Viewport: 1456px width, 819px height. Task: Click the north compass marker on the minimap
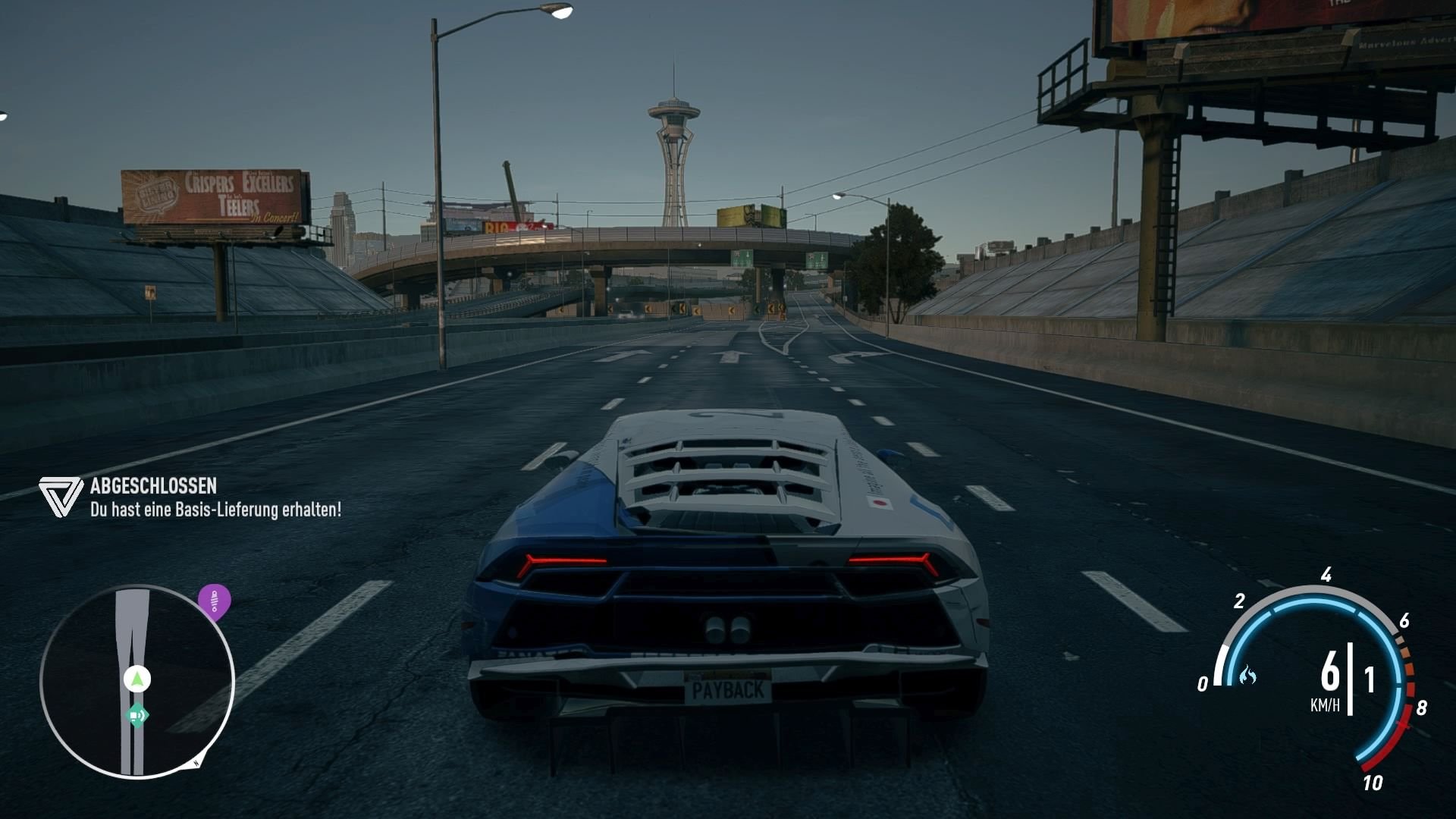[x=196, y=761]
